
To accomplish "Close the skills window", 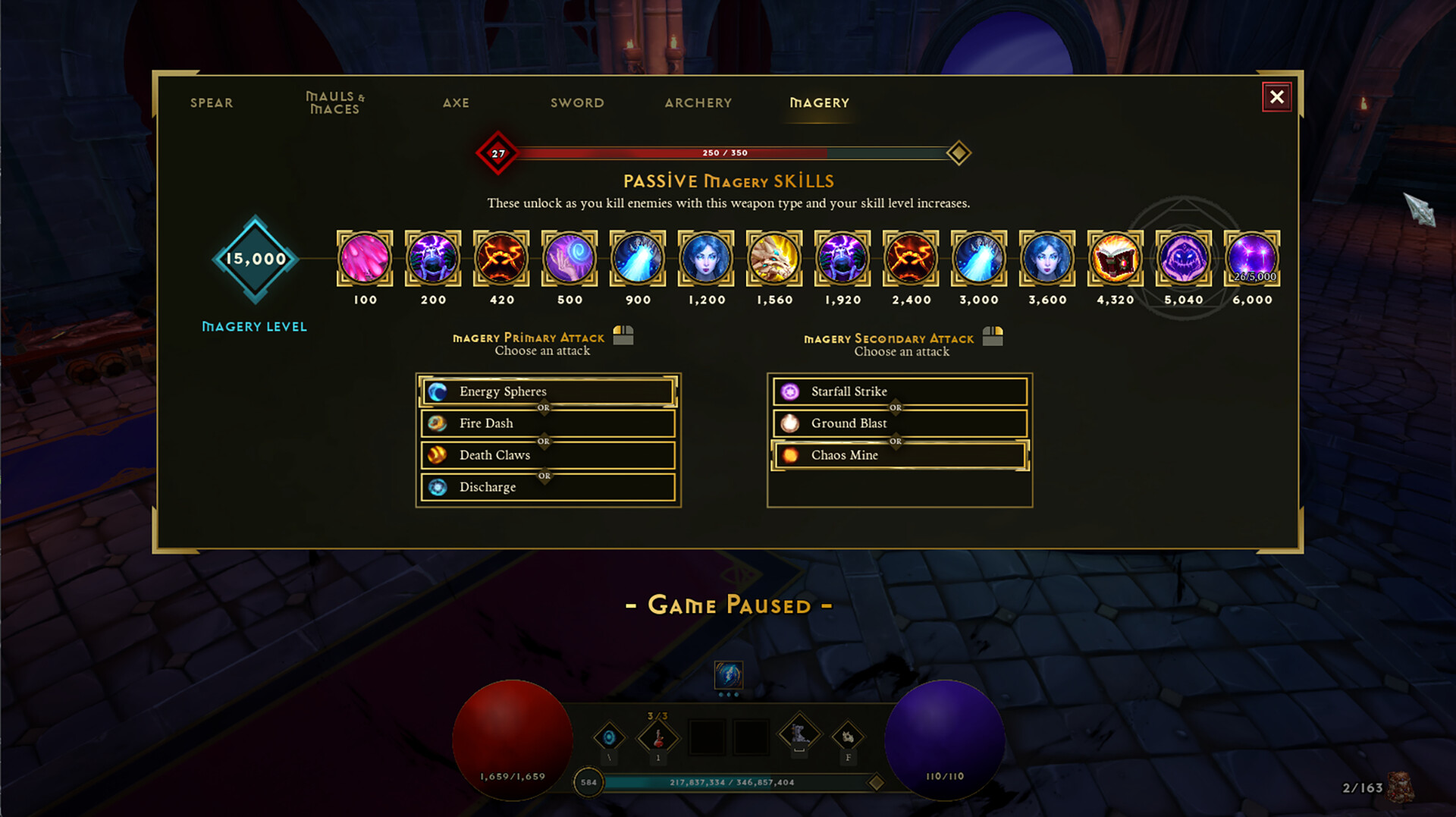I will pos(1276,97).
